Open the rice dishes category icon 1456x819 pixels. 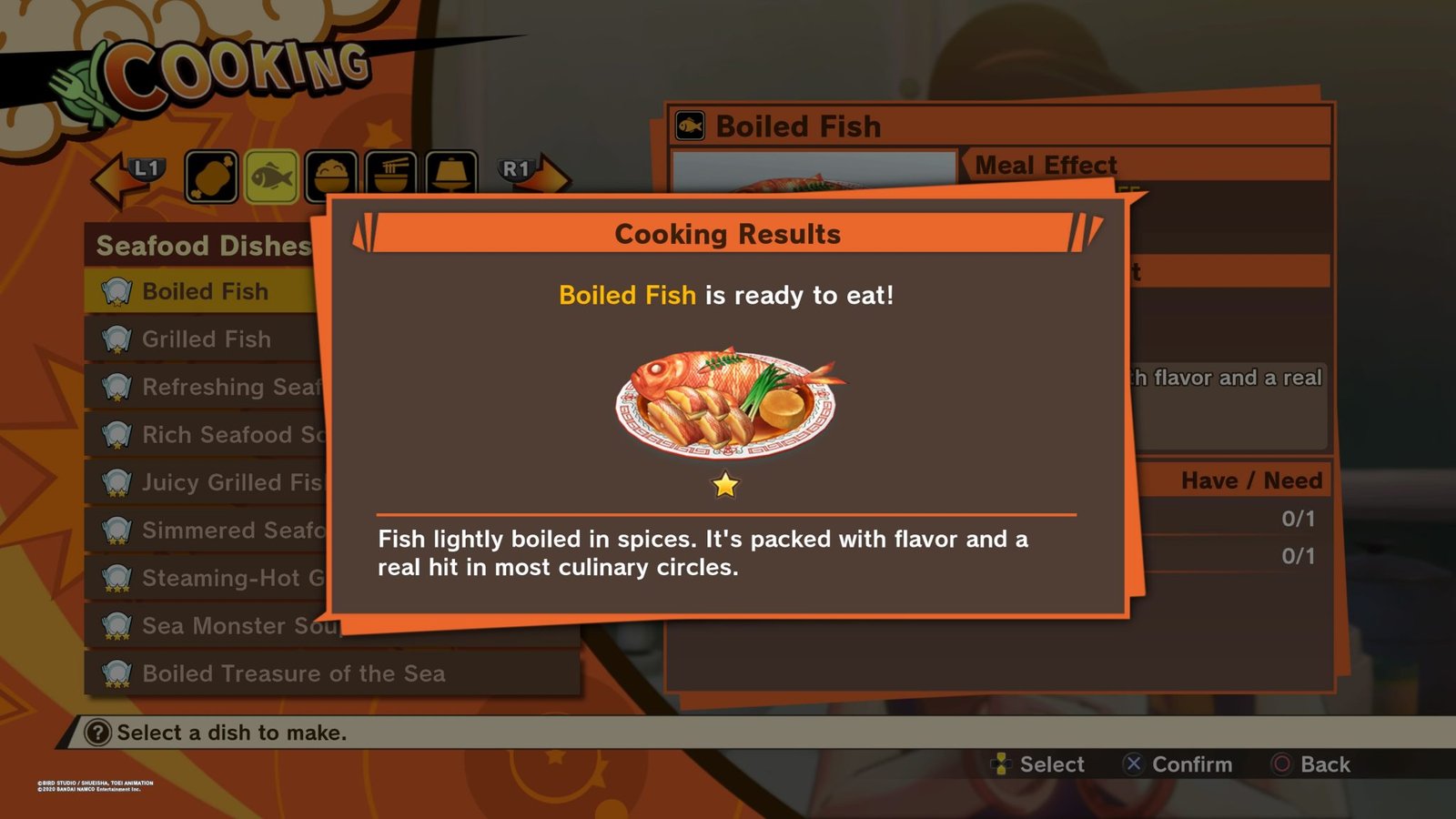pyautogui.click(x=330, y=175)
